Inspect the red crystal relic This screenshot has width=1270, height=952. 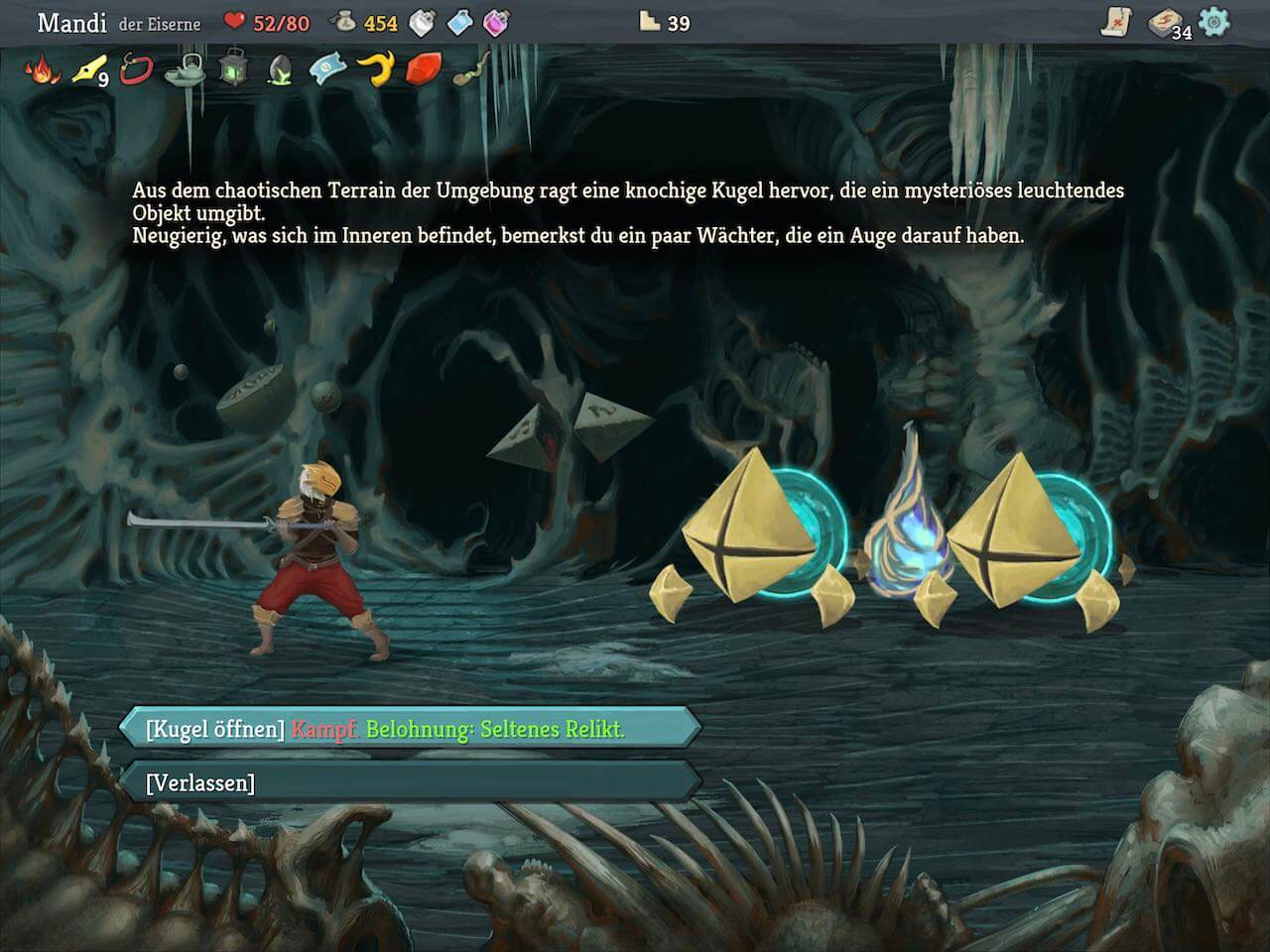[423, 69]
